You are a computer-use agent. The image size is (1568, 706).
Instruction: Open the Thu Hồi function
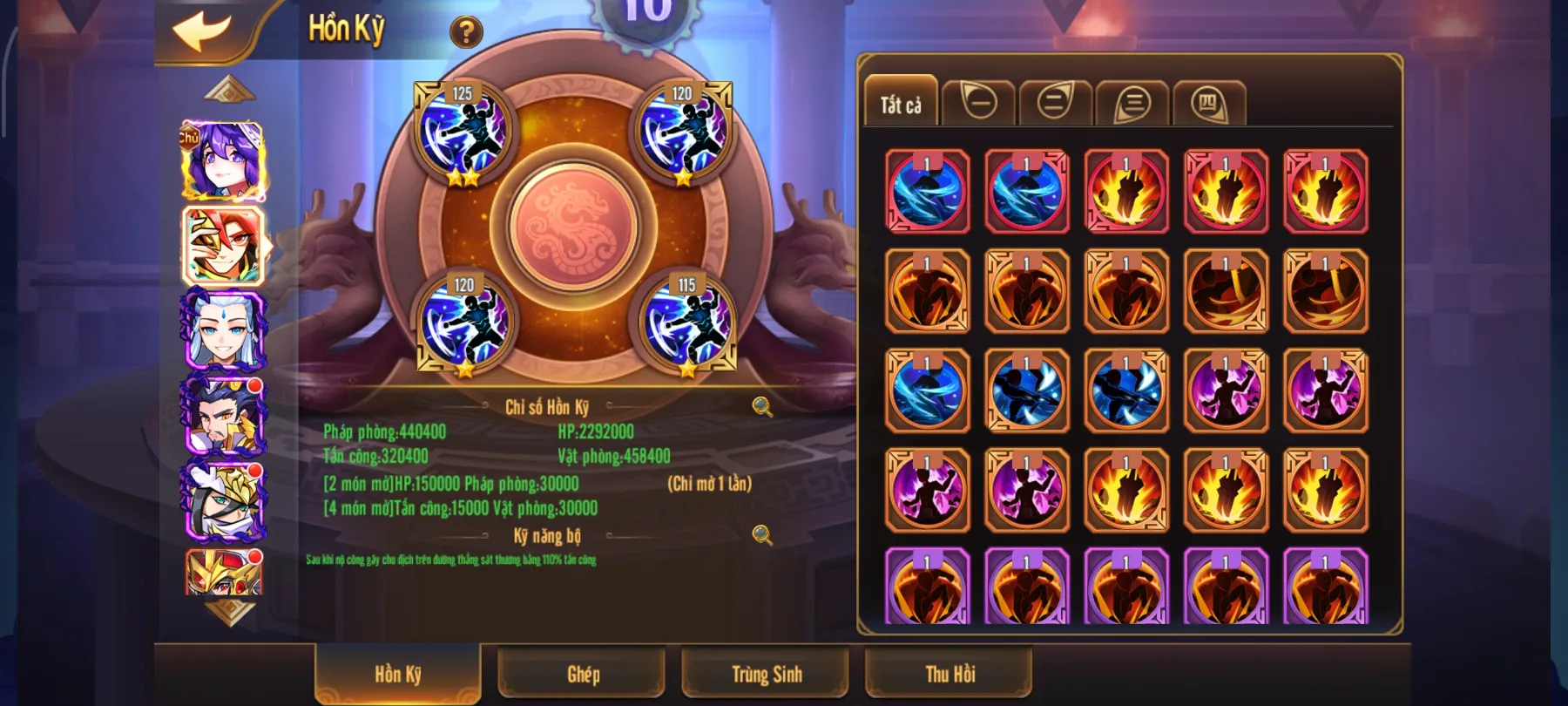pyautogui.click(x=948, y=673)
